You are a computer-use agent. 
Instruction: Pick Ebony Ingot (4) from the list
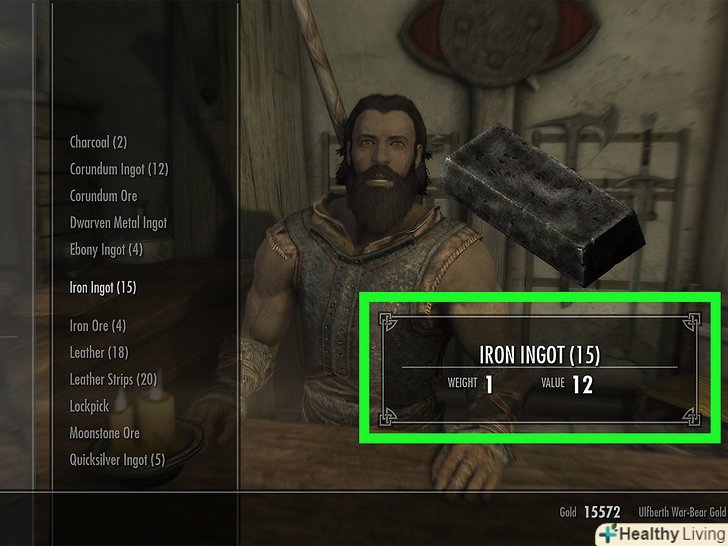click(106, 250)
